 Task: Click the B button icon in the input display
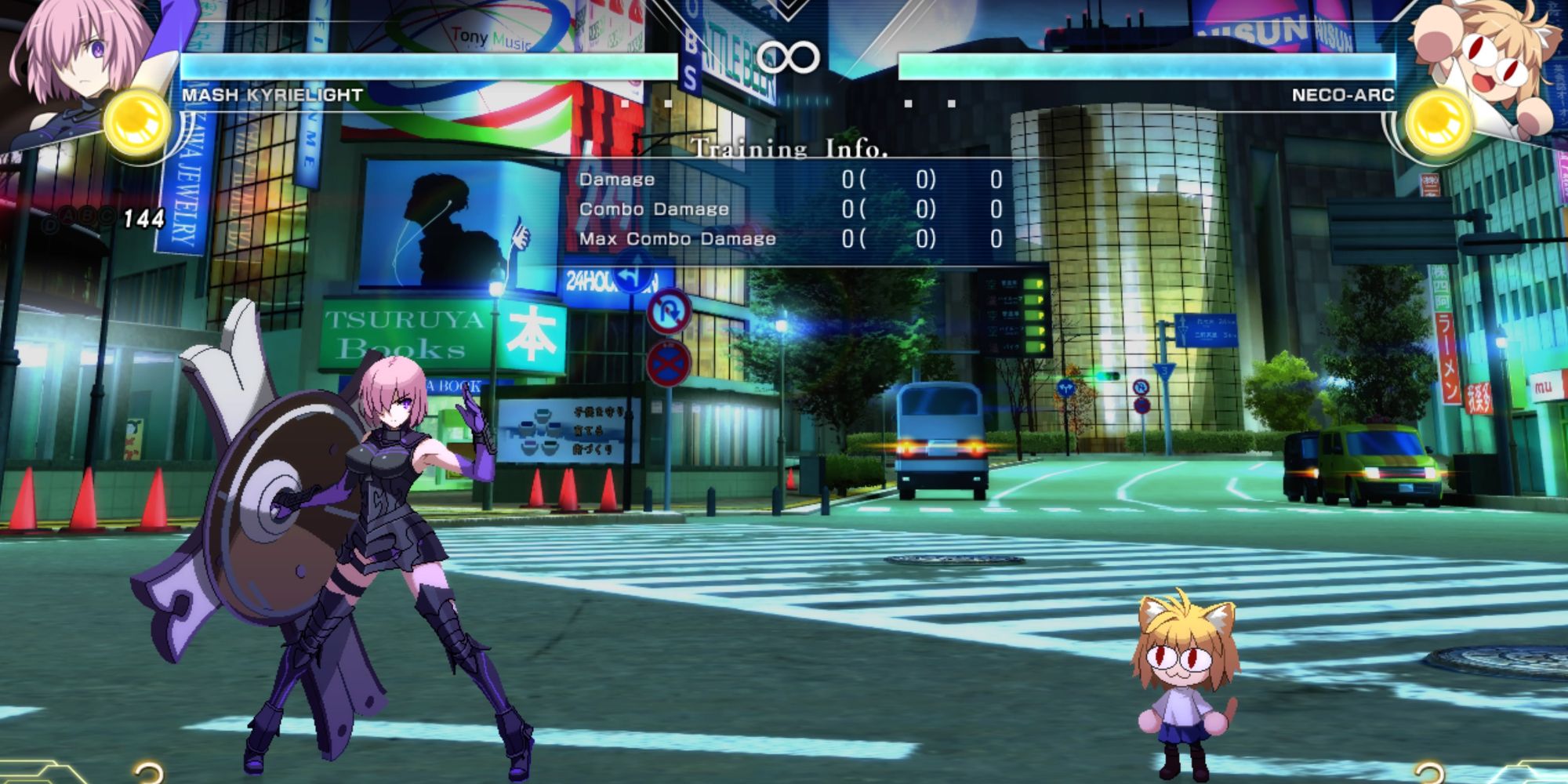[87, 214]
